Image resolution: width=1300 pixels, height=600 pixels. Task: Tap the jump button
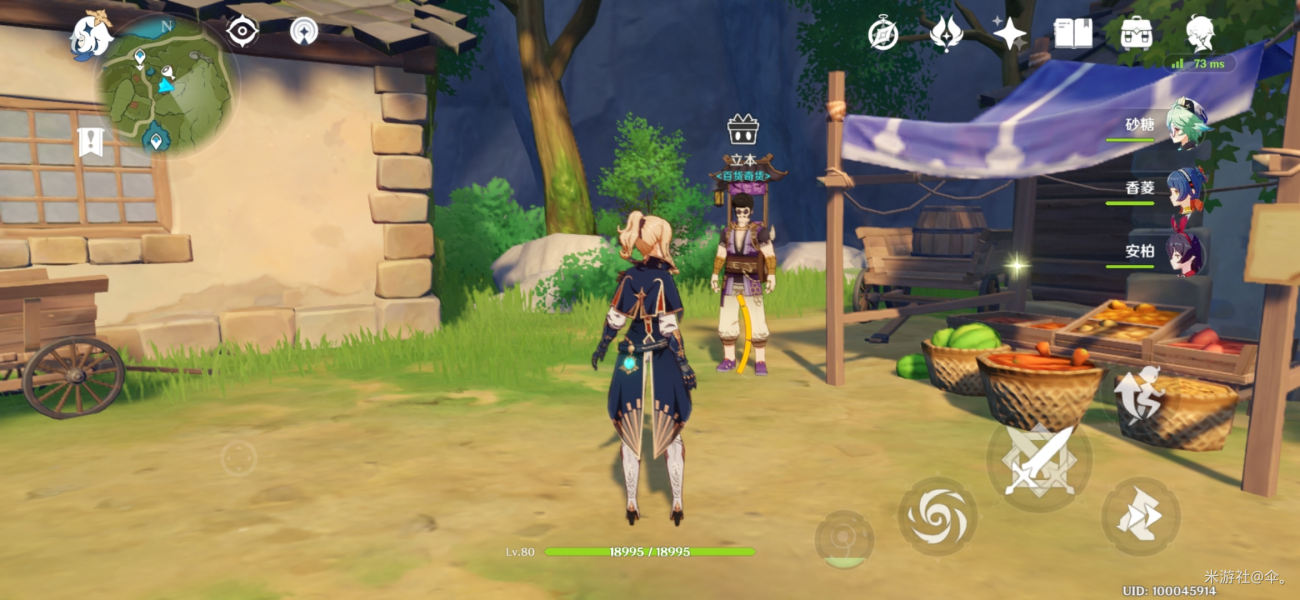point(1138,394)
